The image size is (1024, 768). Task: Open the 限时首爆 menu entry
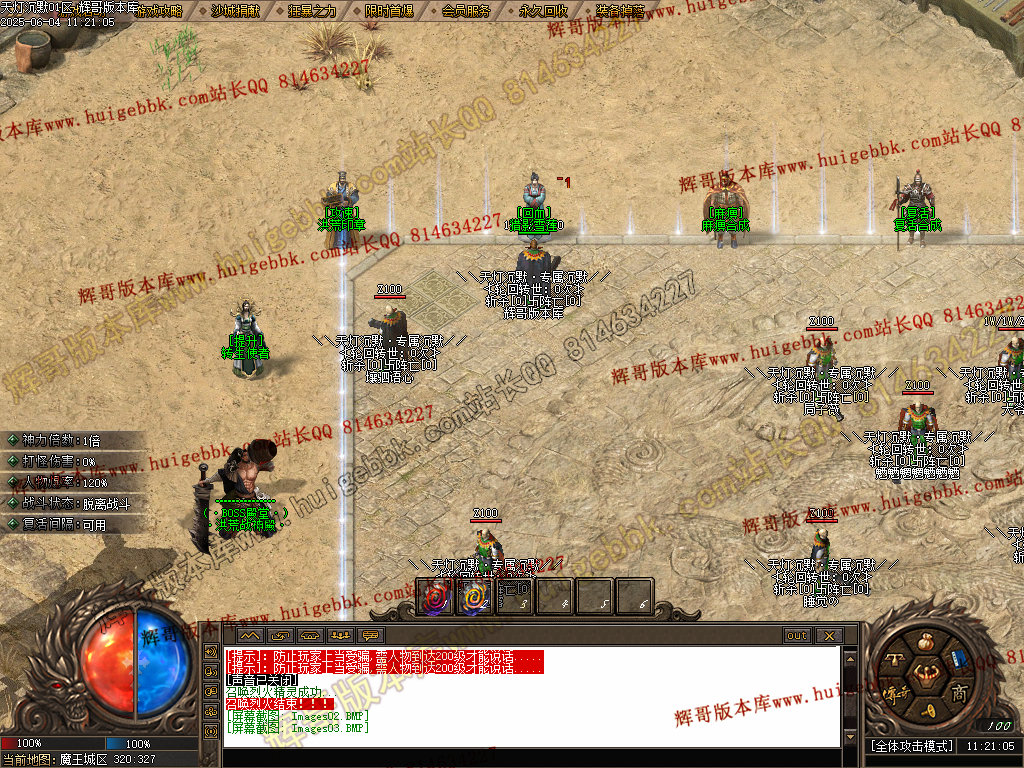point(389,11)
